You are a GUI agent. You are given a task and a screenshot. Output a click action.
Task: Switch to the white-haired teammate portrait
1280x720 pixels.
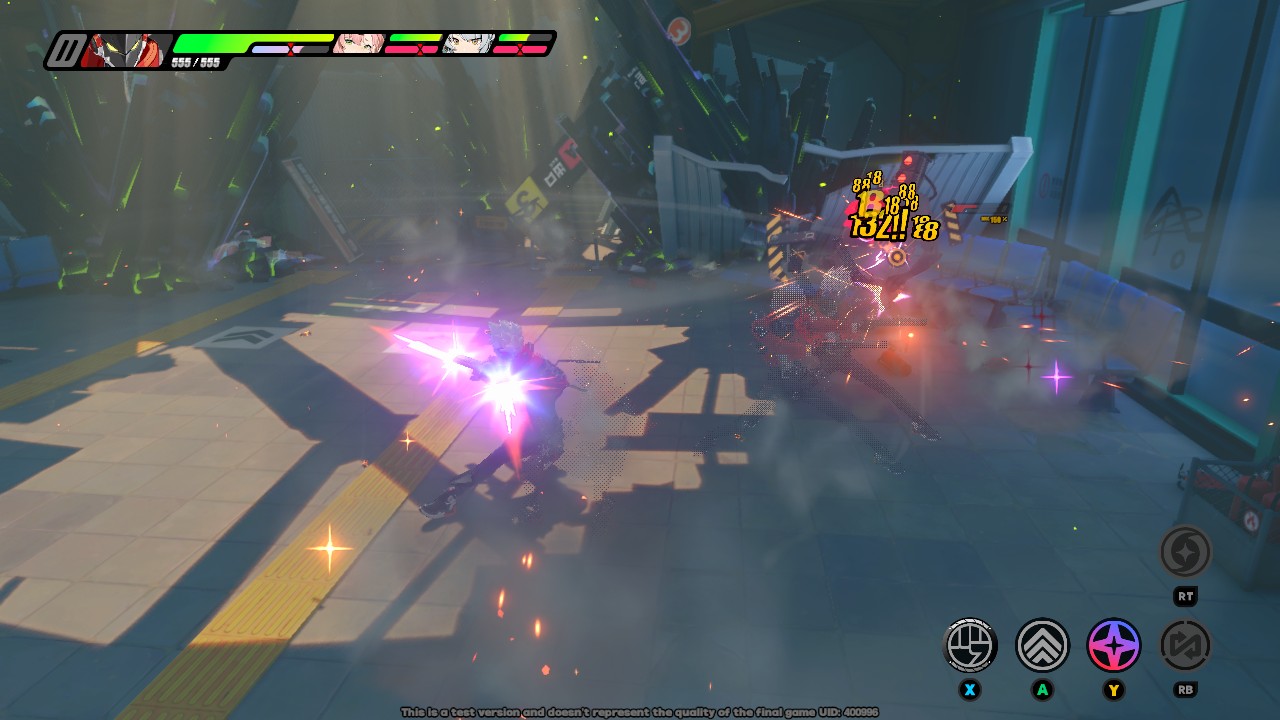tap(467, 43)
